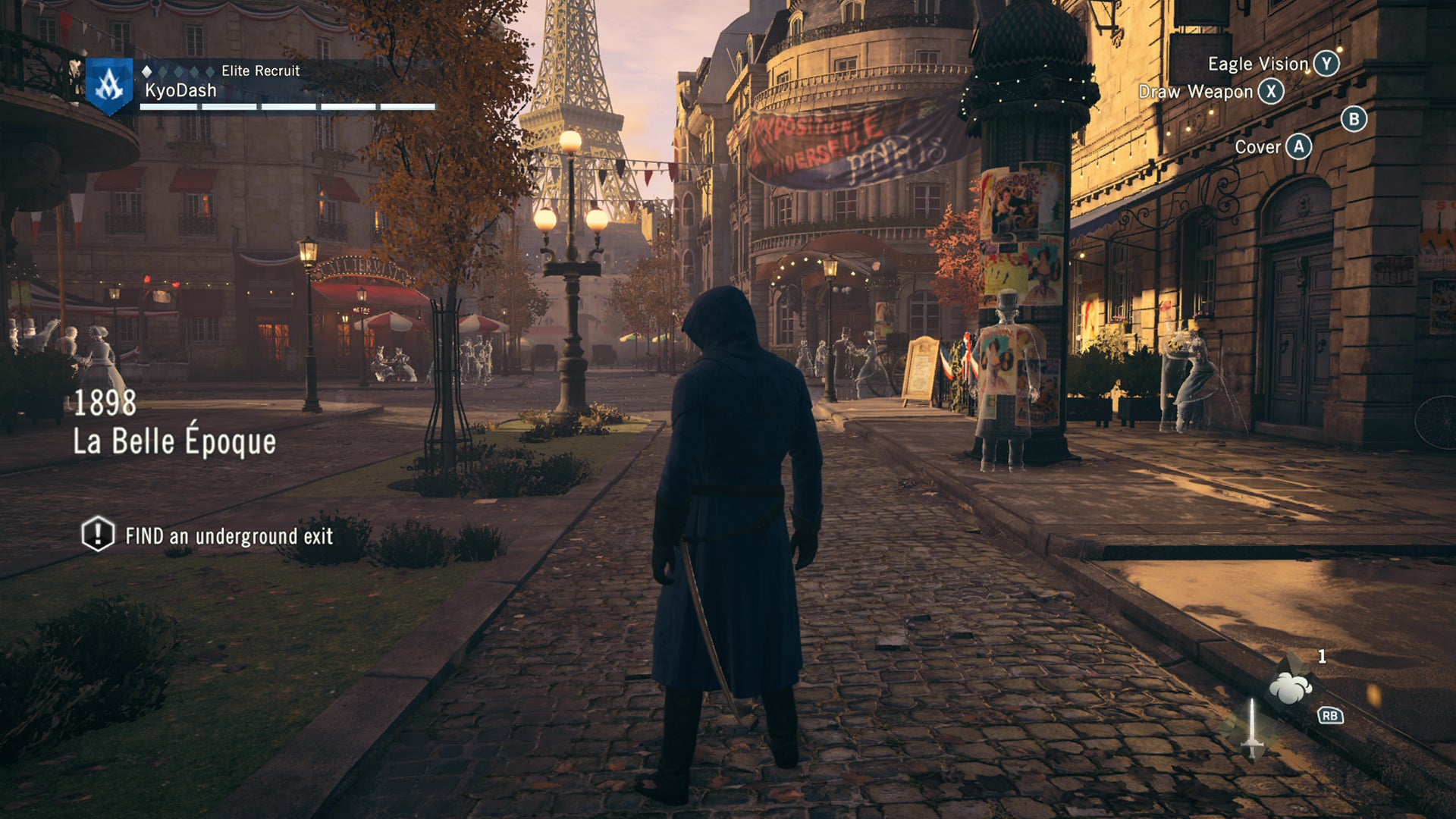Screen dimensions: 1456x819
Task: Expand the objective tracker panel
Action: pos(212,536)
